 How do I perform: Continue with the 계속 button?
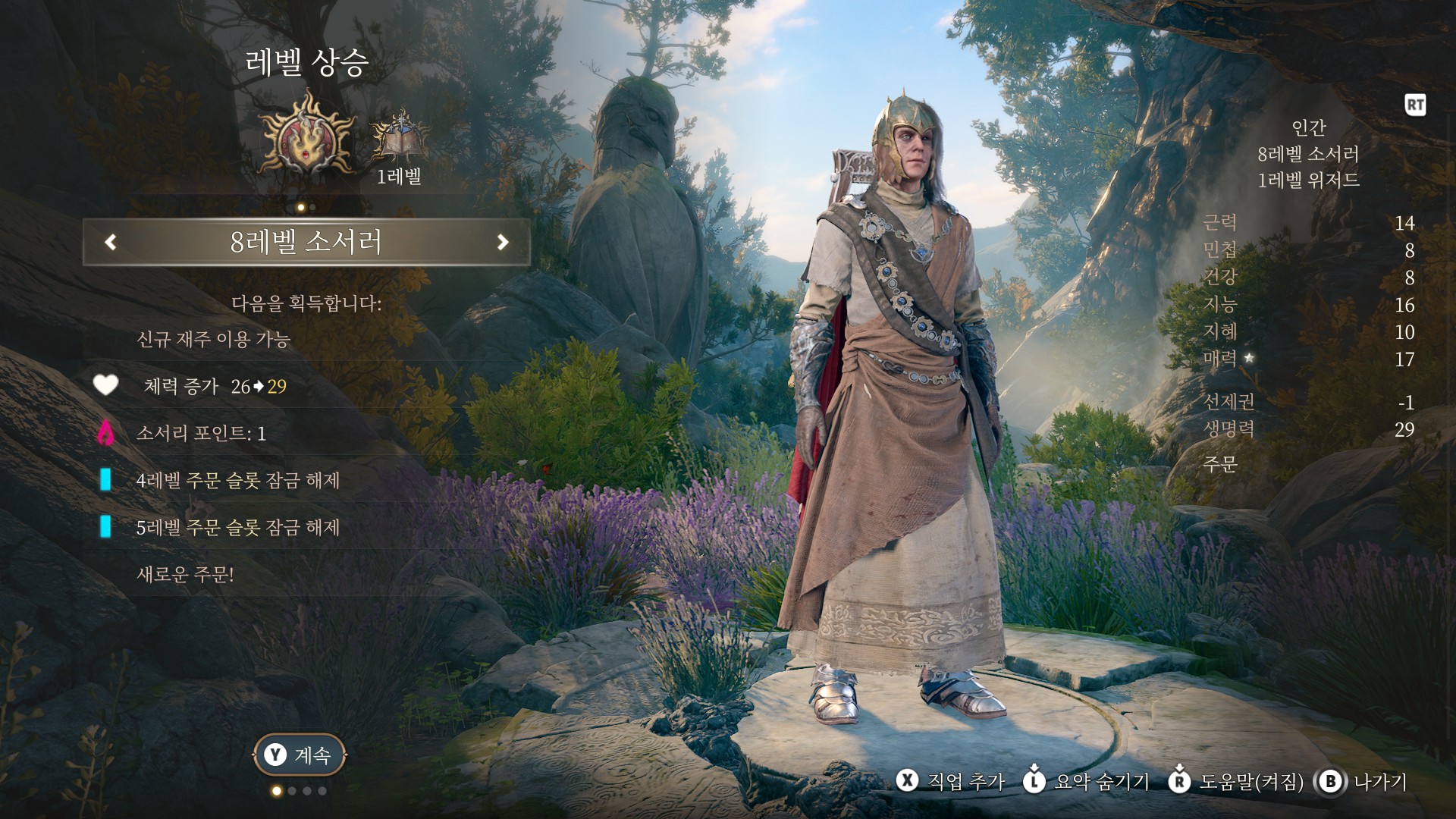click(x=300, y=755)
